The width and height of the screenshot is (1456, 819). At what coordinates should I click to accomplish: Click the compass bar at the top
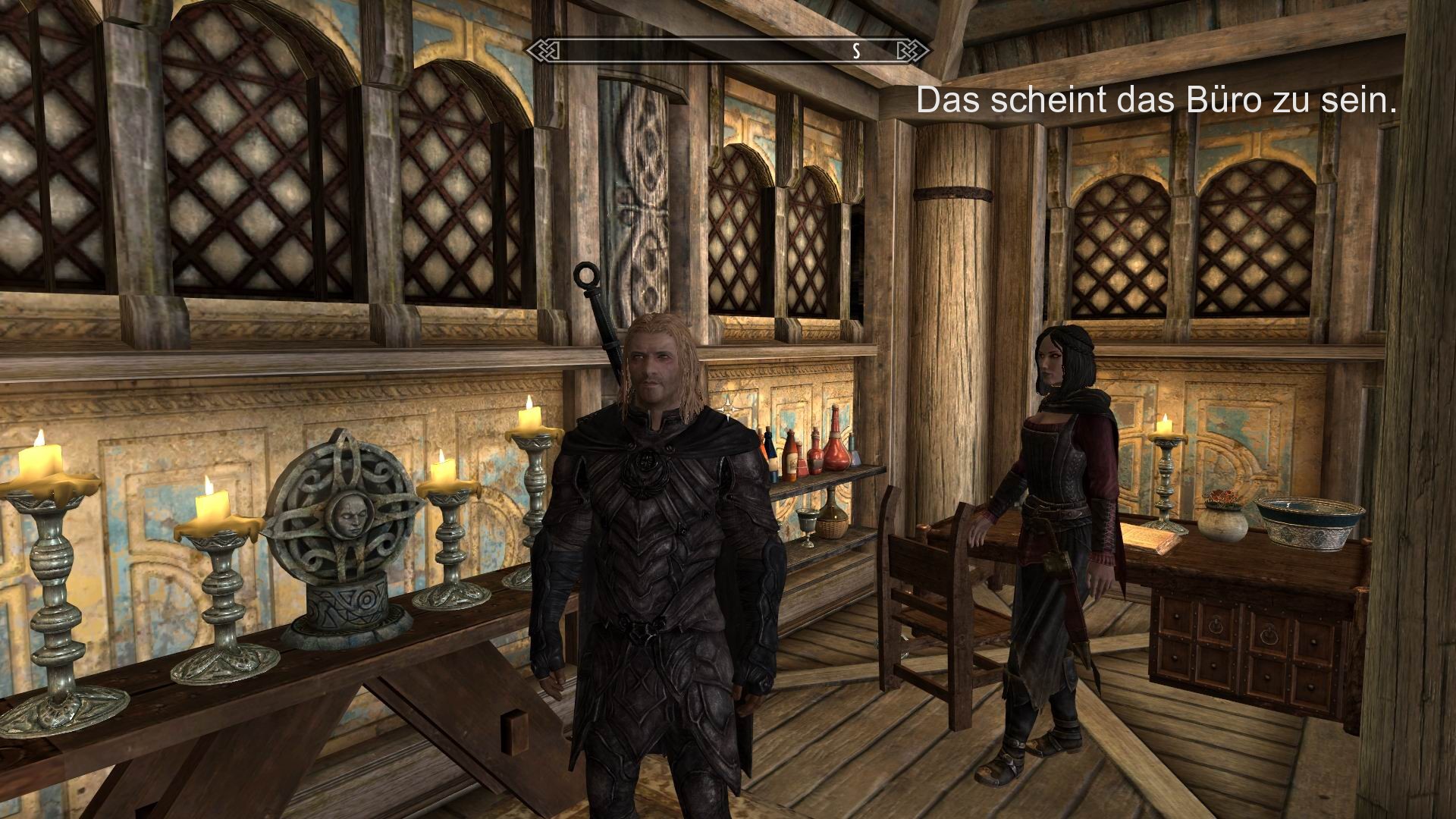[724, 52]
